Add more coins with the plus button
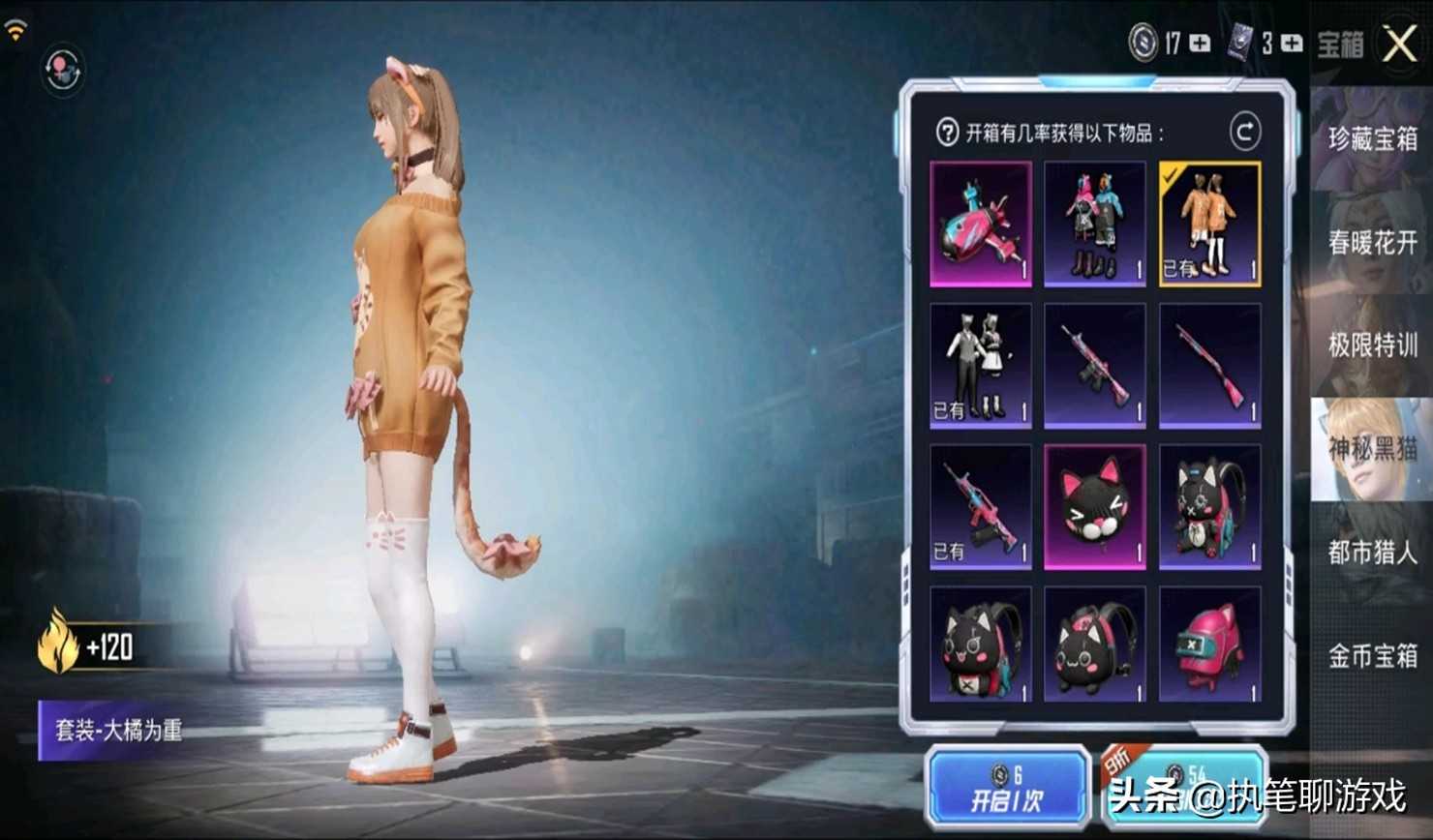Screen dimensions: 1433x840 1200,44
